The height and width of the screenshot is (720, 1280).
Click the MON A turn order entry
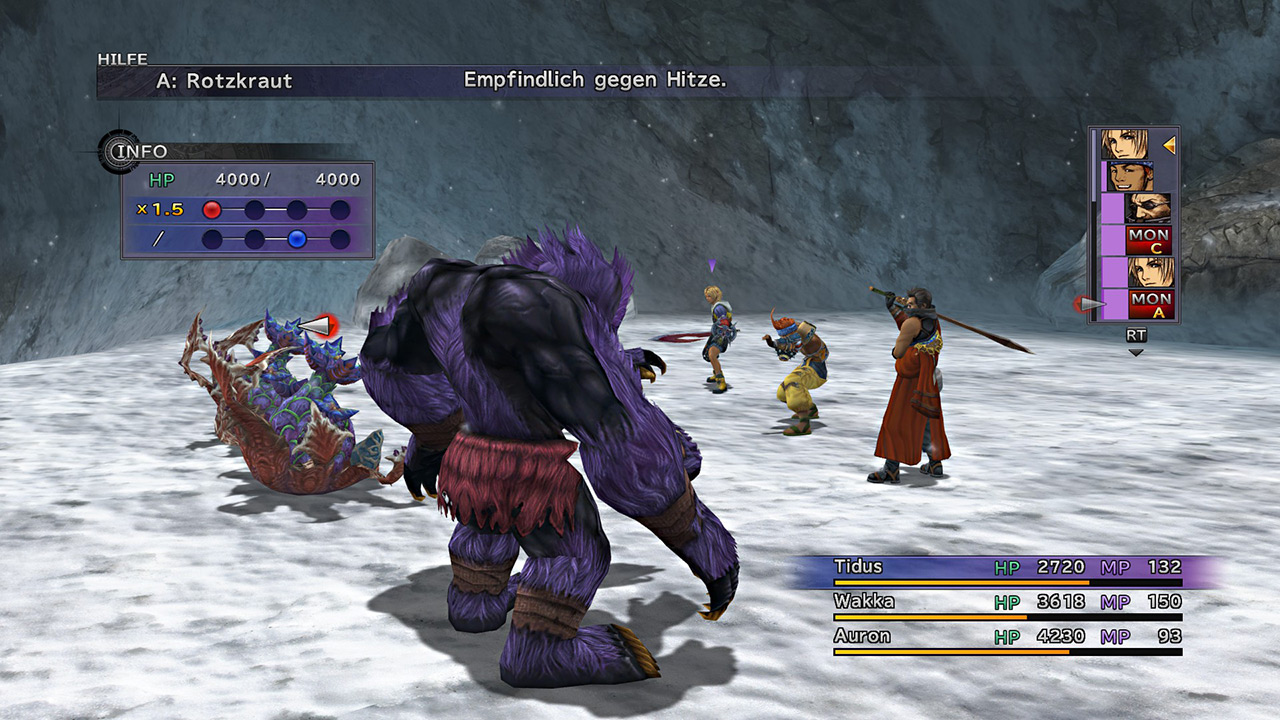point(1150,304)
